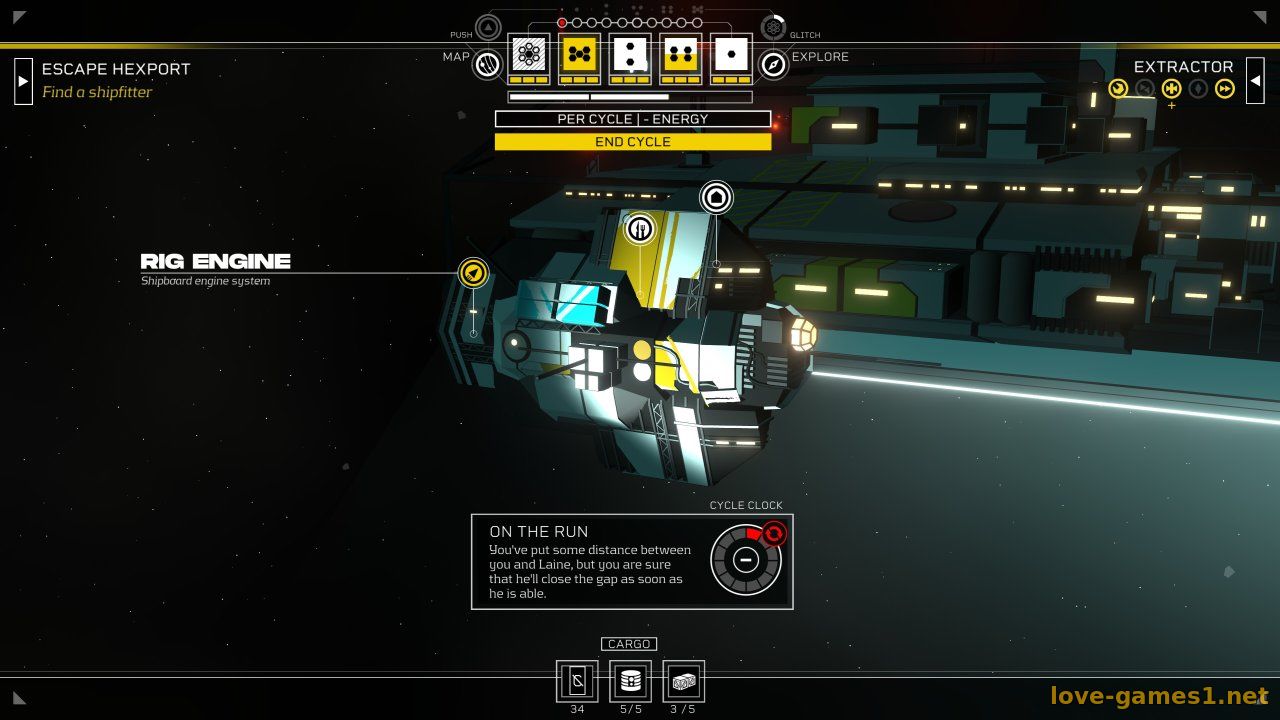
Task: Open the Cargo label
Action: click(629, 644)
